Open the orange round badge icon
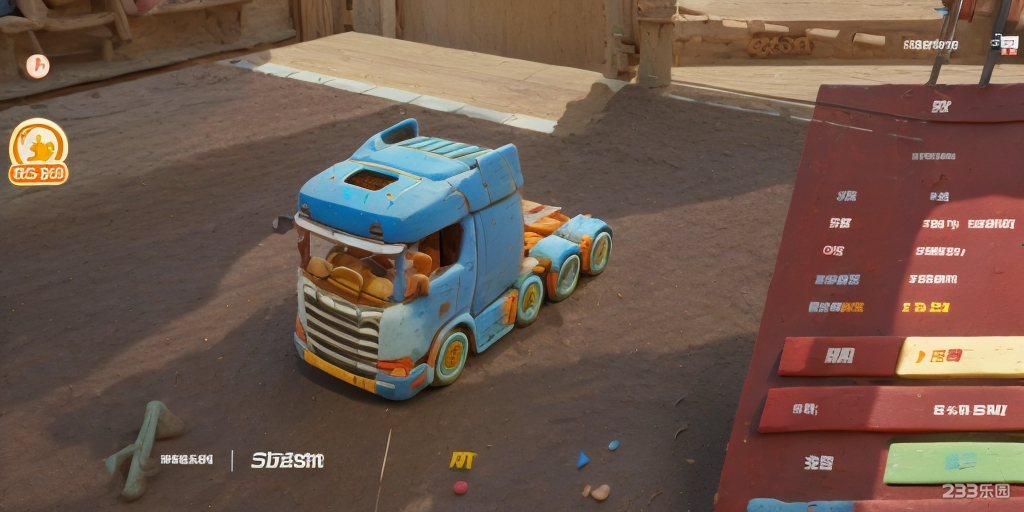The image size is (1024, 512). (x=38, y=152)
